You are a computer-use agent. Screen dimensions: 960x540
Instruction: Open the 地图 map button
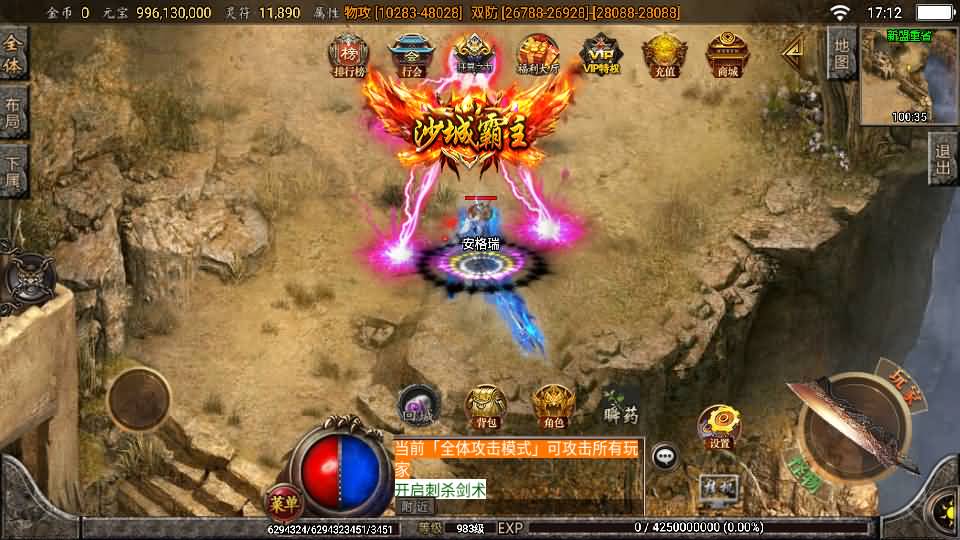(x=841, y=53)
